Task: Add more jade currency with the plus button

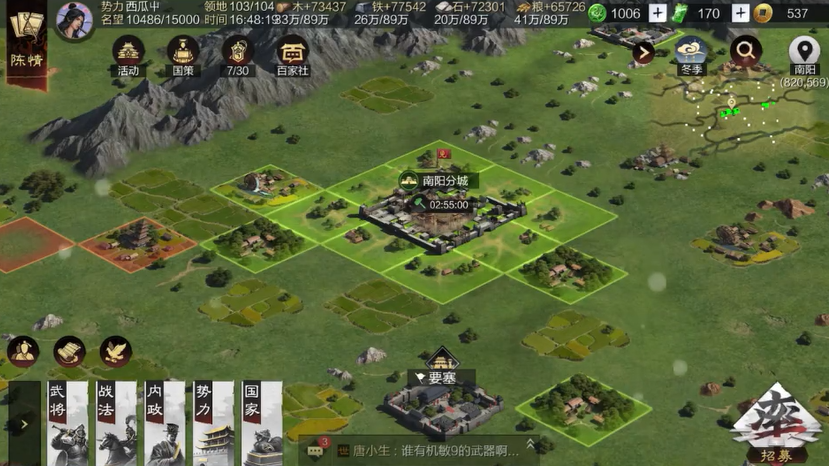Action: [x=657, y=13]
